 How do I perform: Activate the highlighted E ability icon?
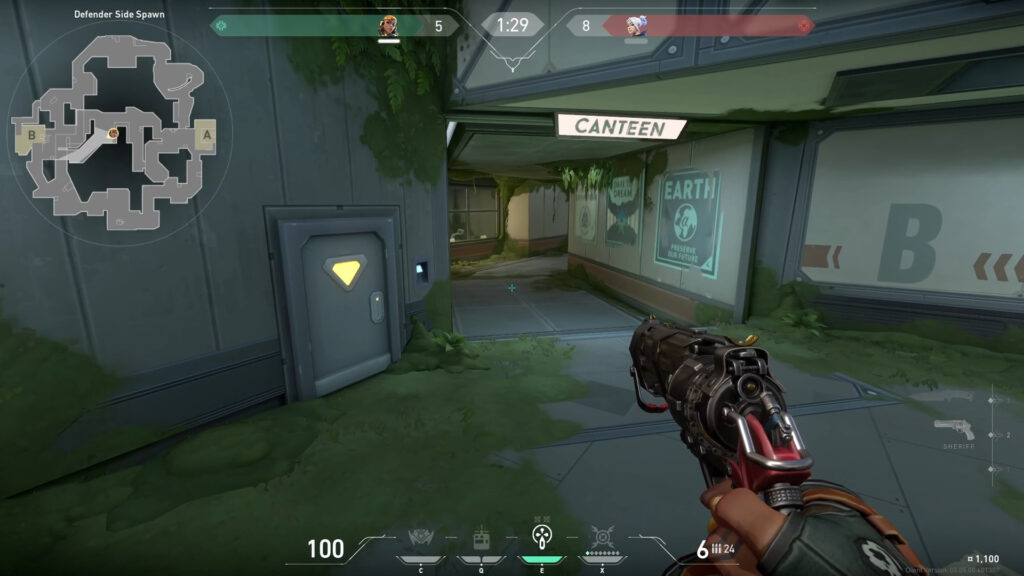click(x=541, y=538)
